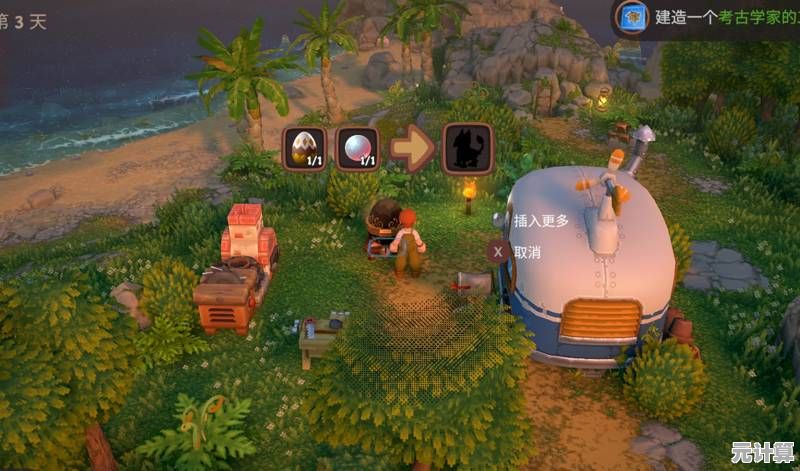The width and height of the screenshot is (800, 471).
Task: Select the pearl orb ingredient slot
Action: pyautogui.click(x=356, y=148)
